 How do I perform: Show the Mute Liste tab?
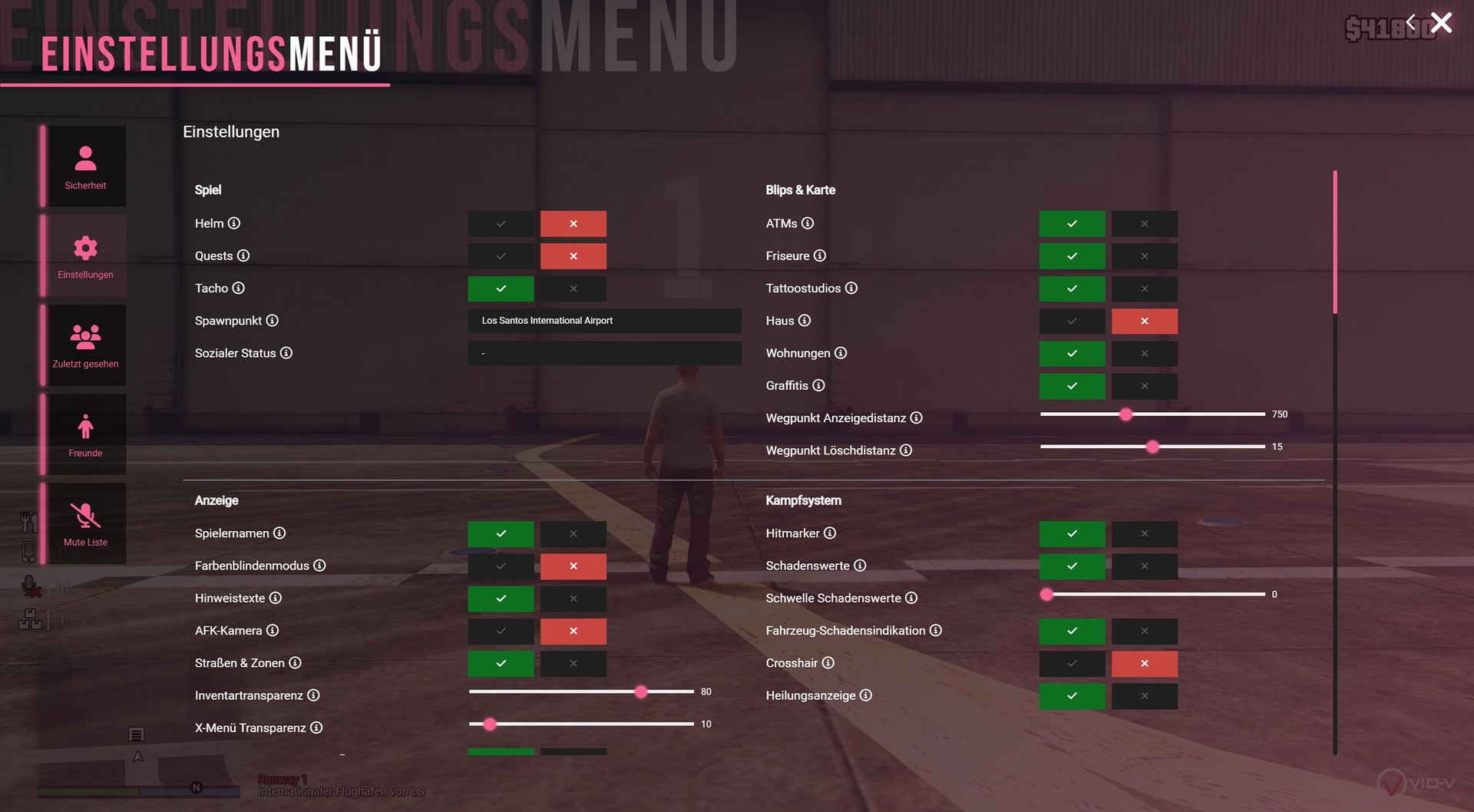(x=85, y=523)
